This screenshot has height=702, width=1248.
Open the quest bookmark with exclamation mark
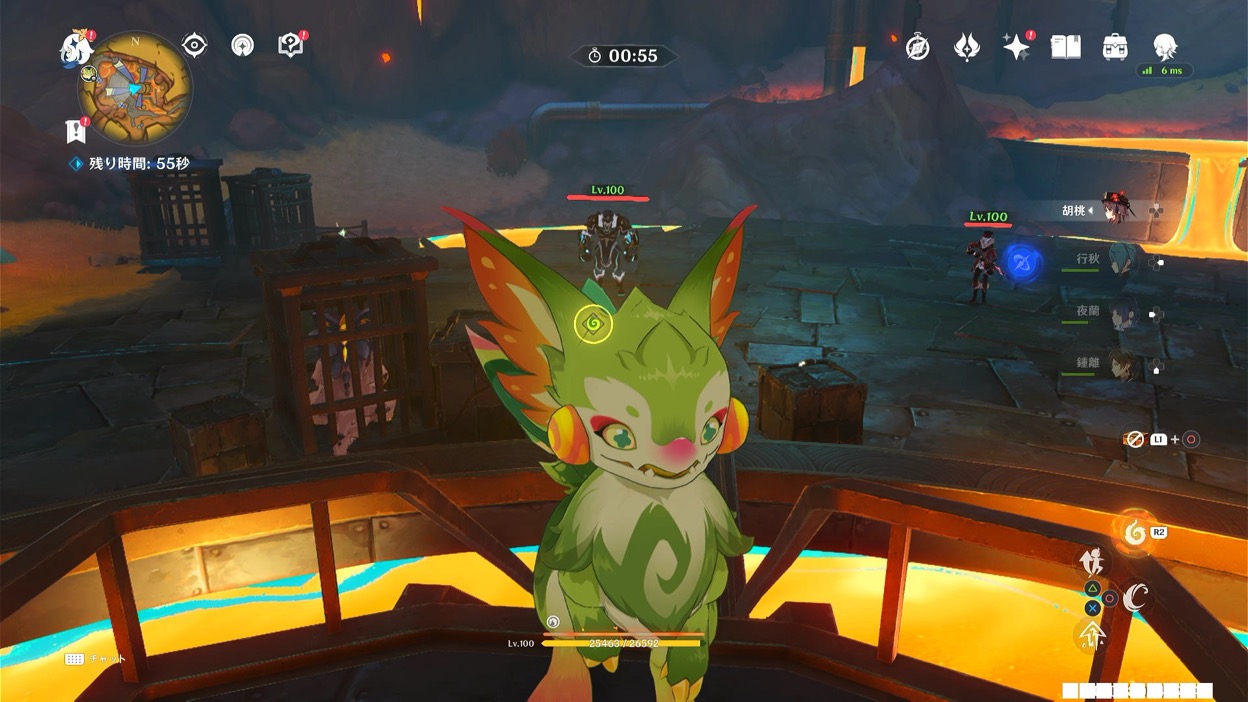[75, 130]
